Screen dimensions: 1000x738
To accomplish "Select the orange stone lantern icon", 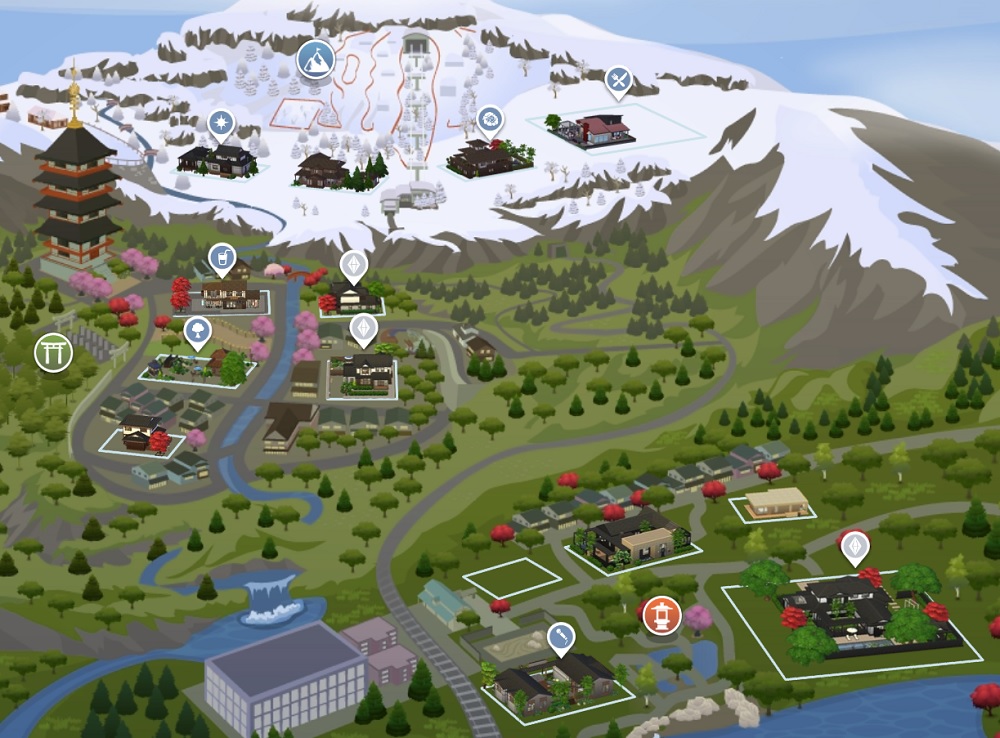I will 662,614.
